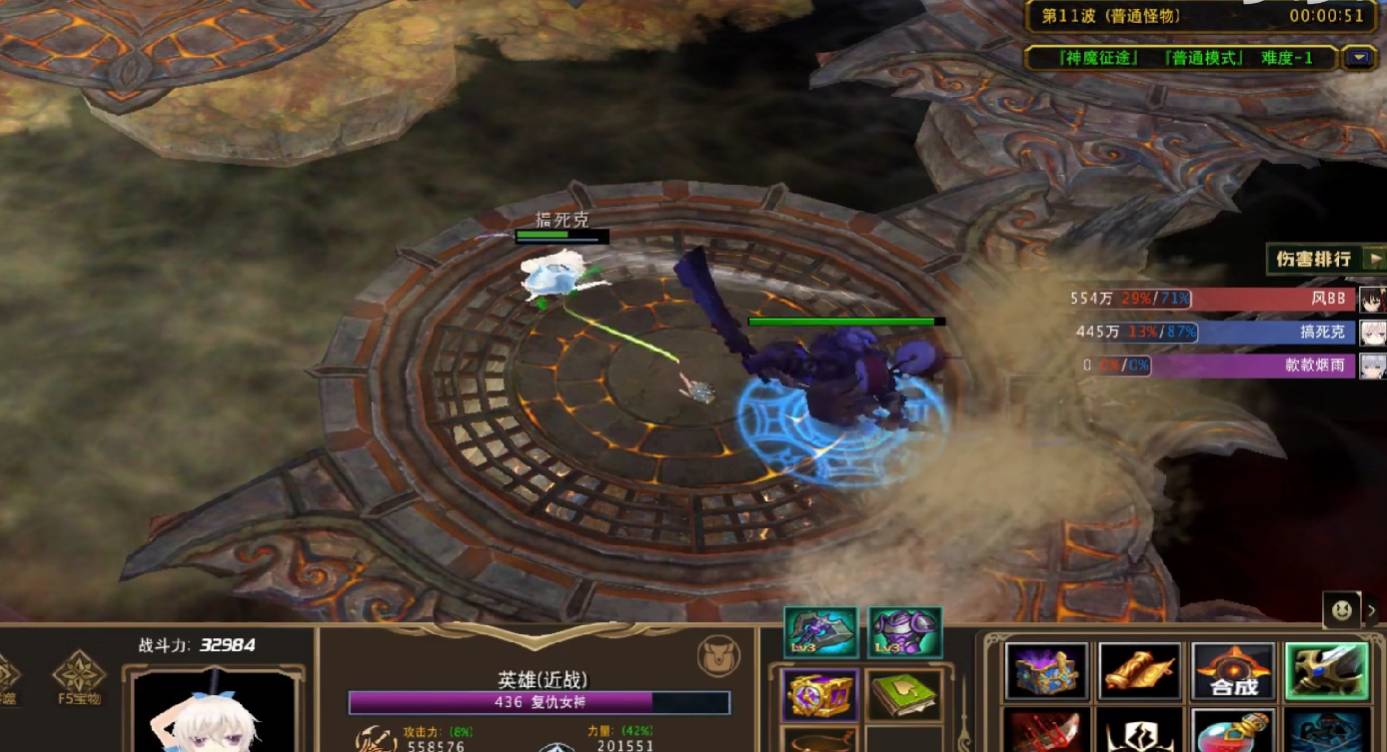The width and height of the screenshot is (1387, 752).
Task: Expand the 伤害排行 damage ranking arrow
Action: click(1375, 258)
